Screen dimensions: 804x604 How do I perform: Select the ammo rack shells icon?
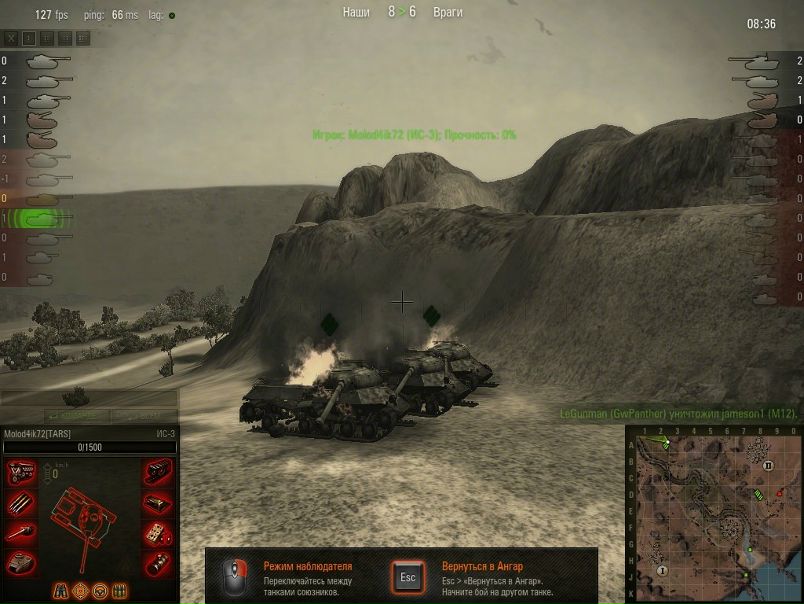tap(21, 503)
